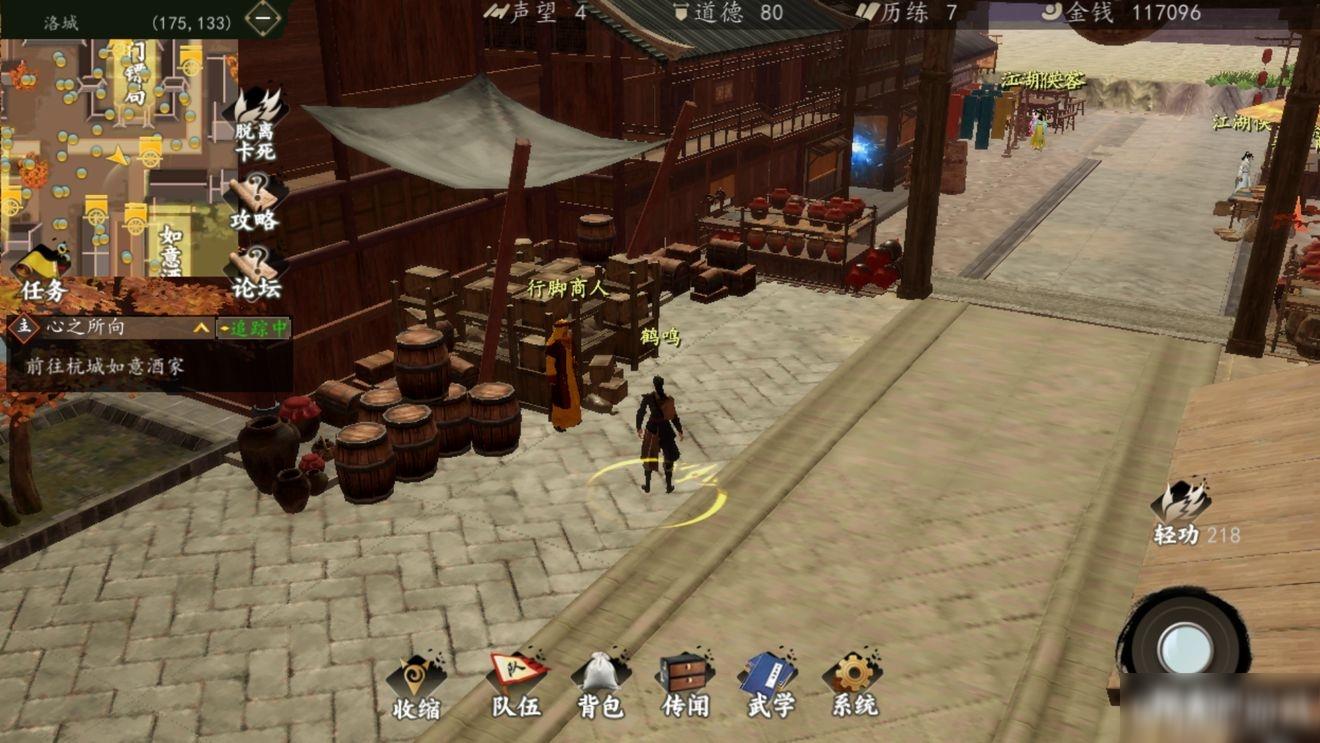Image resolution: width=1320 pixels, height=743 pixels.
Task: Collapse the quest tracker with the arrow
Action: tap(202, 328)
